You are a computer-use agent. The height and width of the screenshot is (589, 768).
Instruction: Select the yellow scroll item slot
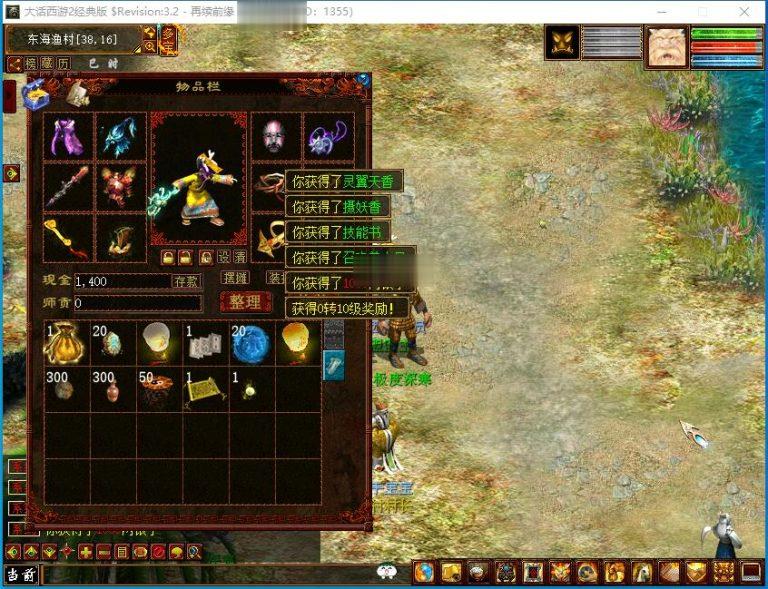pyautogui.click(x=205, y=389)
